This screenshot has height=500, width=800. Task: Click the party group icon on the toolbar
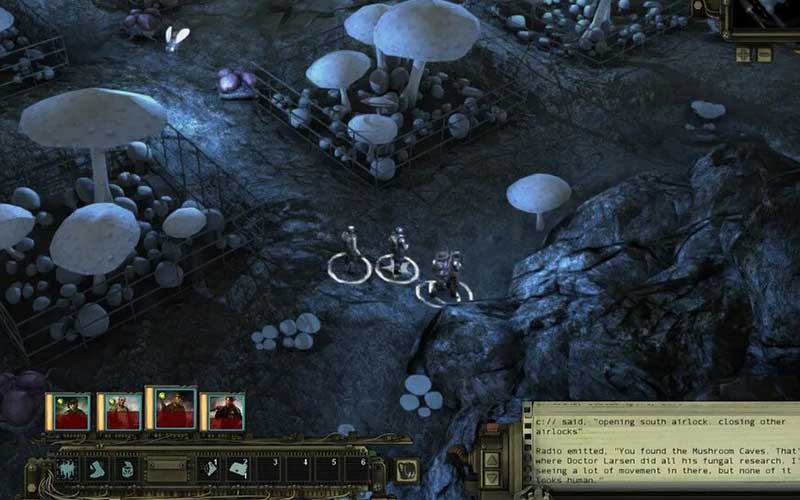68,468
